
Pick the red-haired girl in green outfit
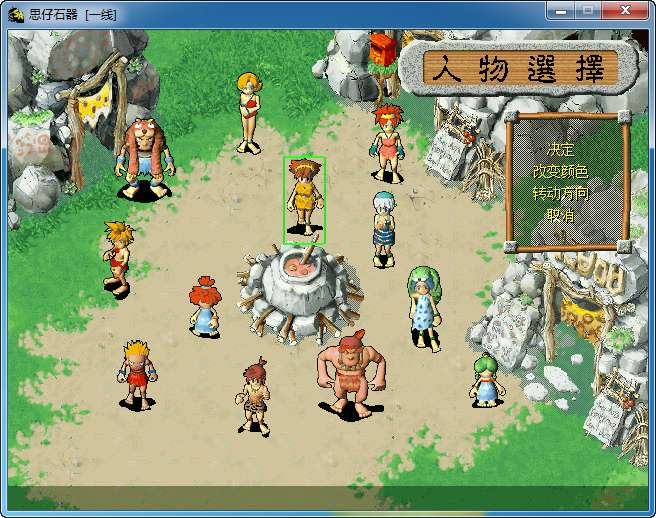[x=387, y=143]
